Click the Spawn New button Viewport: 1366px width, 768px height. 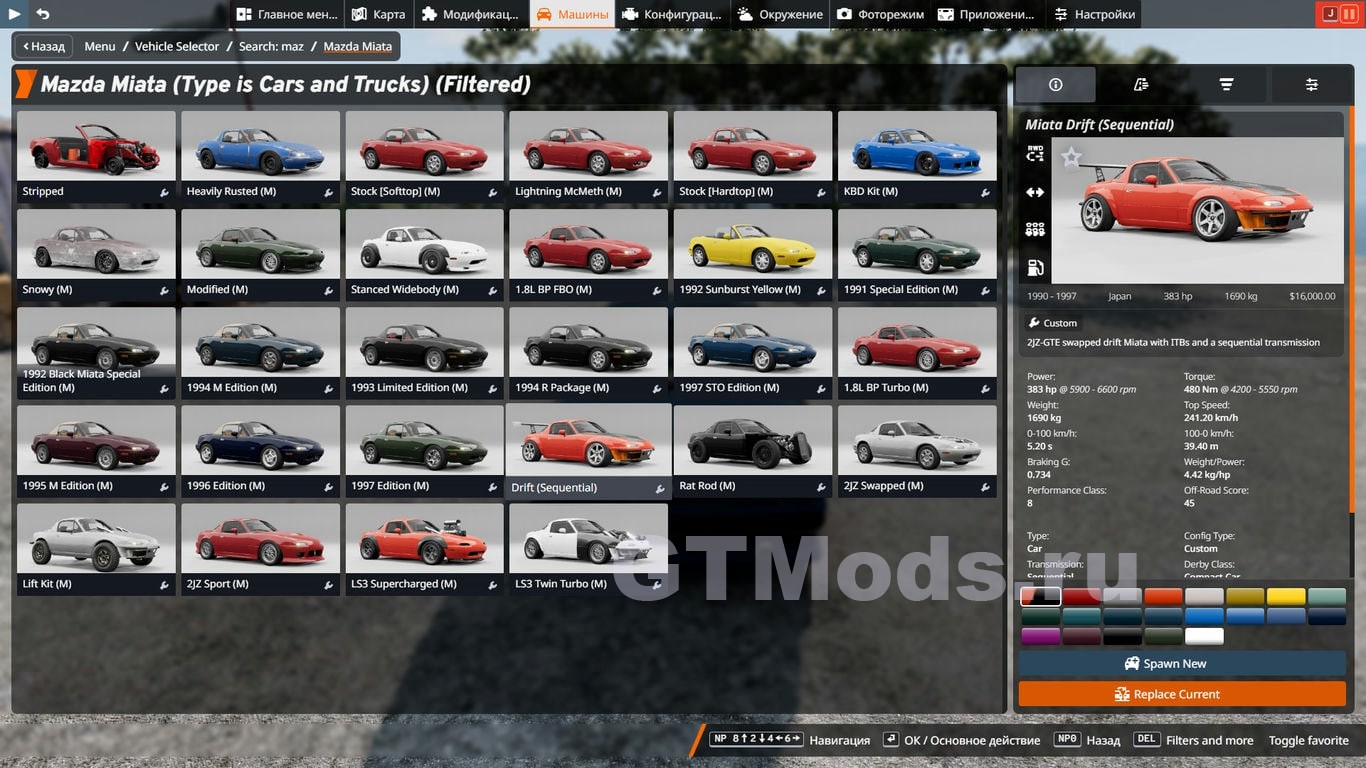coord(1181,664)
